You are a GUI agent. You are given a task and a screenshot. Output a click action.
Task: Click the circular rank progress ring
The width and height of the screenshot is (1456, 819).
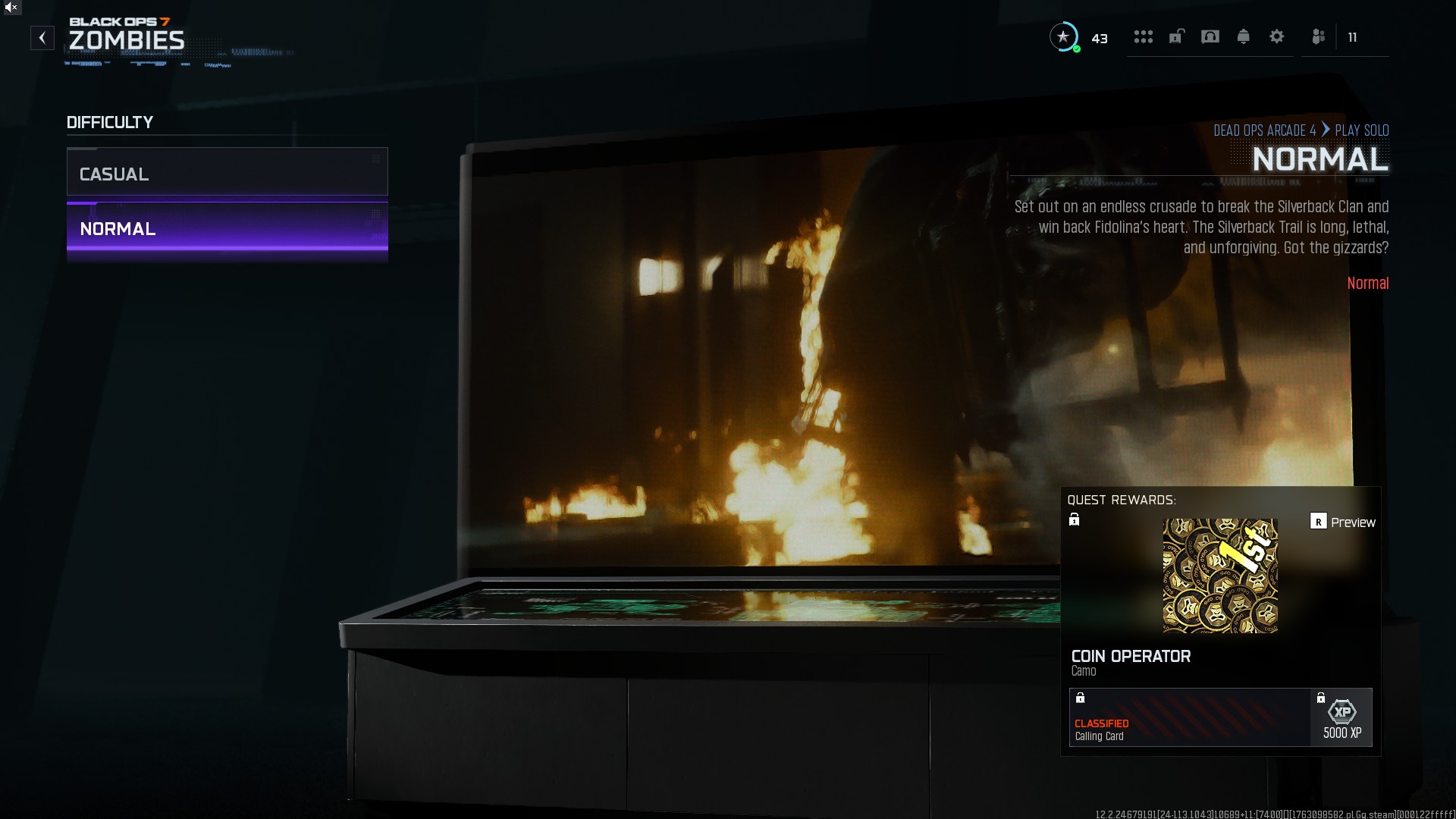pos(1064,37)
